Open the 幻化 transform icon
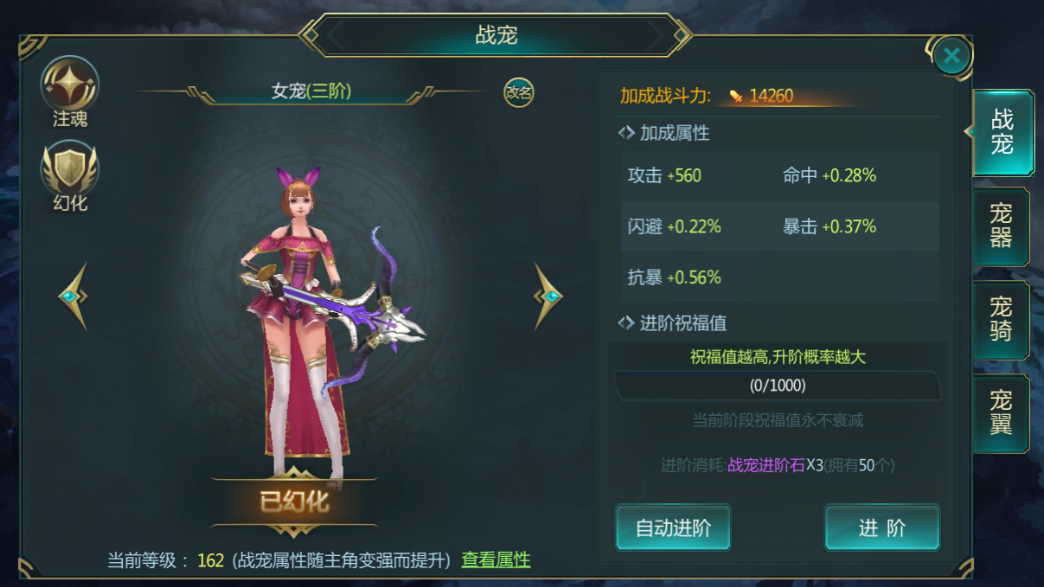The height and width of the screenshot is (587, 1044). [x=70, y=174]
